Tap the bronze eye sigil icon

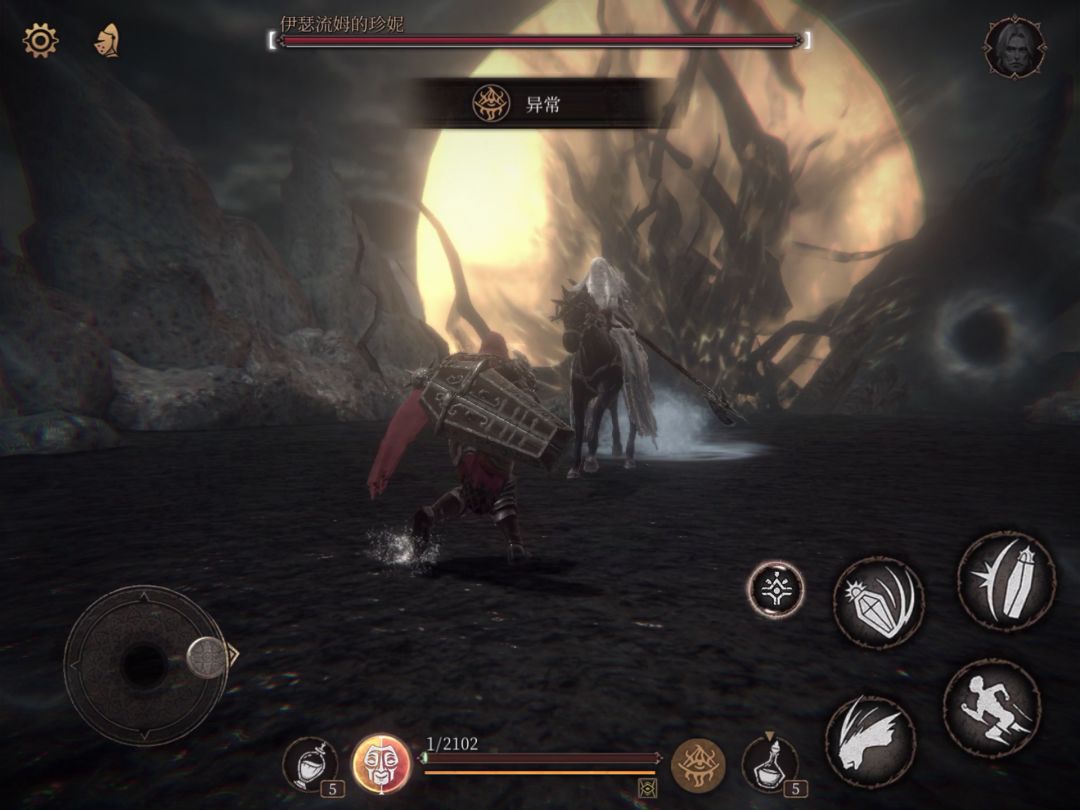(697, 765)
